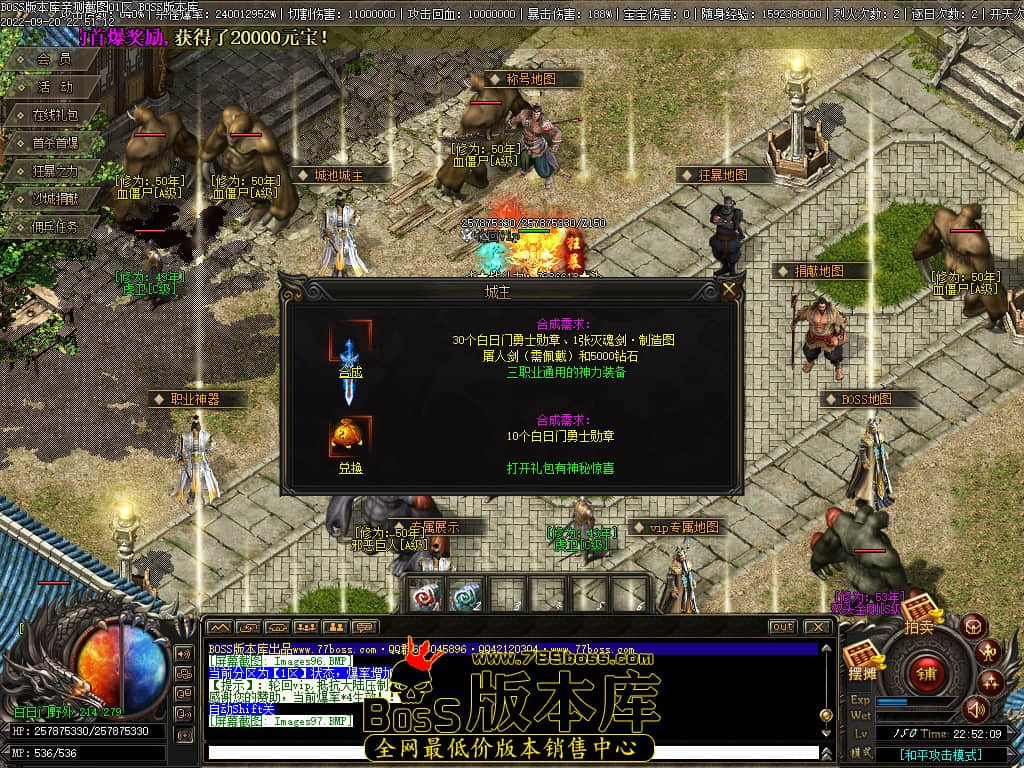Click the chat panel's out button
The width and height of the screenshot is (1024, 768).
(782, 627)
